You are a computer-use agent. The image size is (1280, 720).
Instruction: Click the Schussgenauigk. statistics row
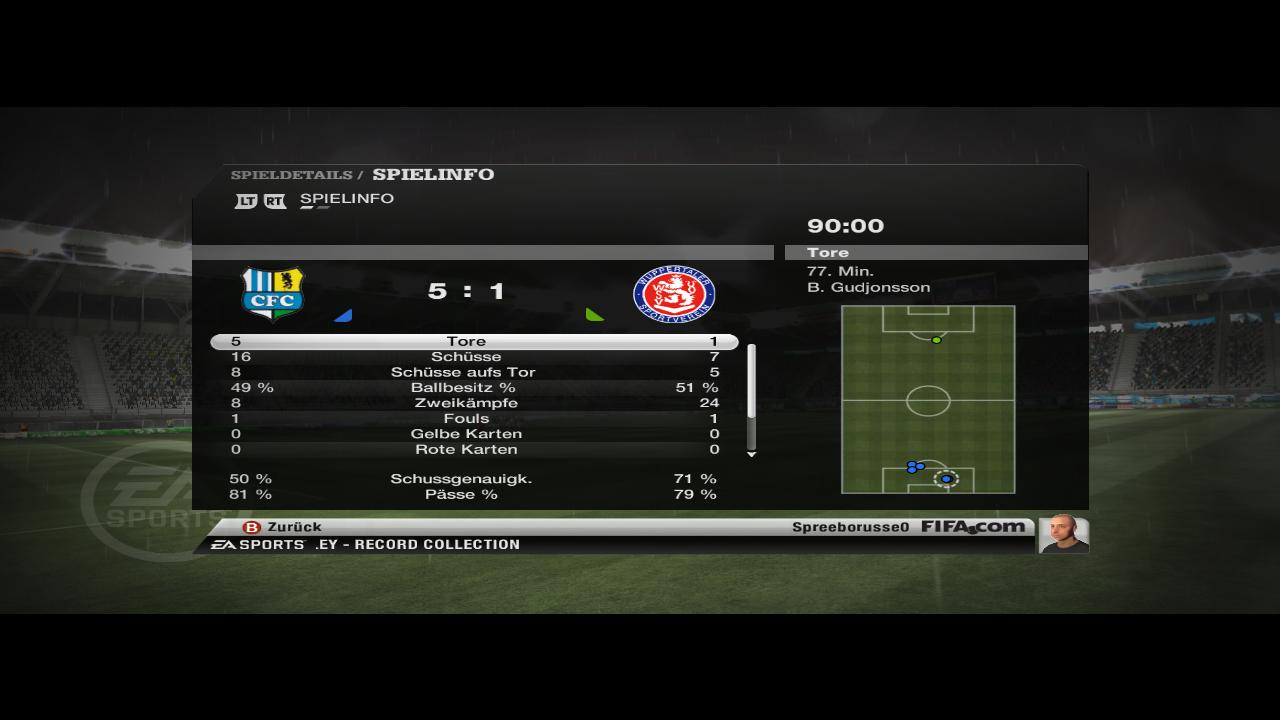466,479
